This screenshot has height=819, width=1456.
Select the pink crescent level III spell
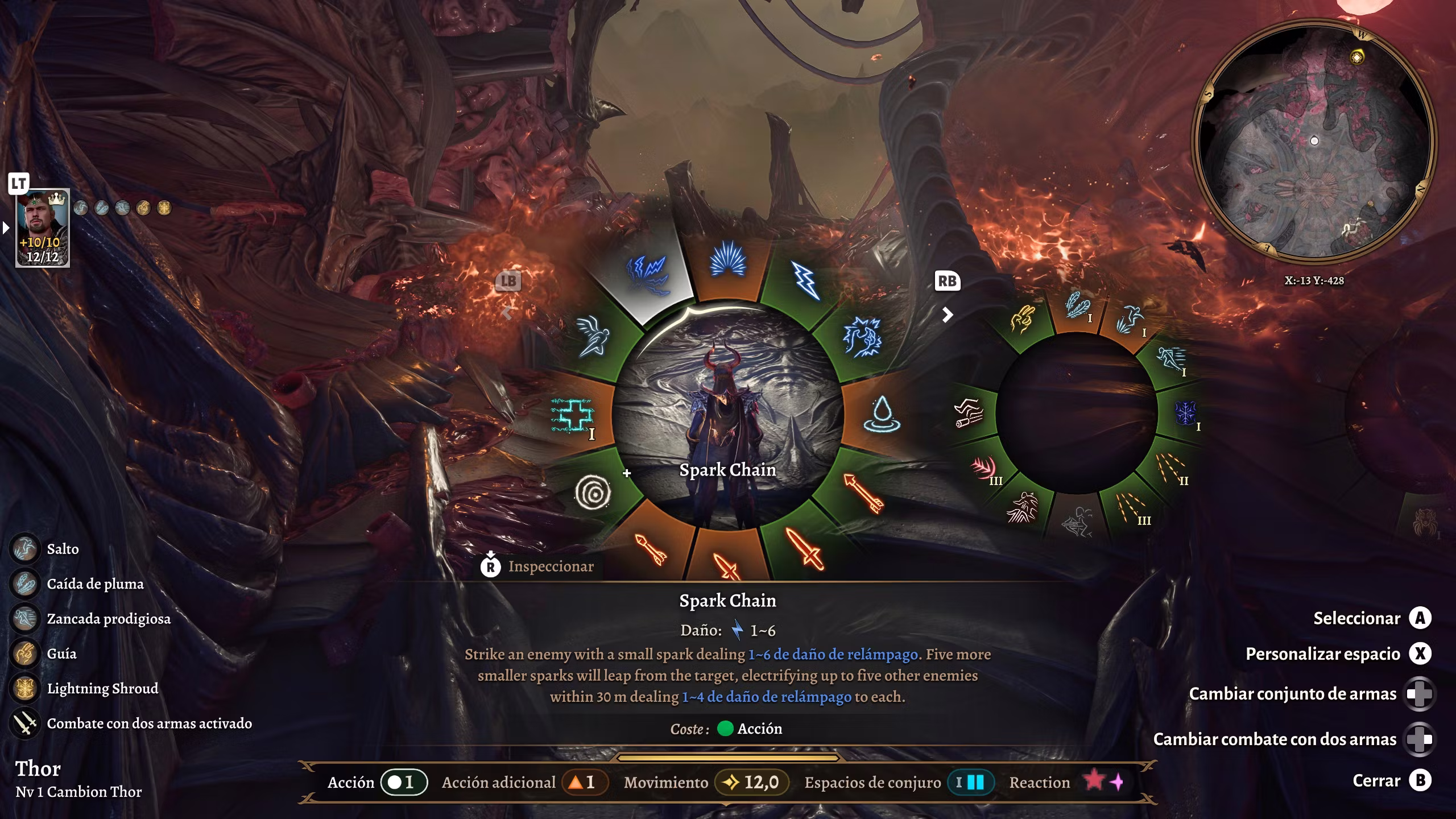point(984,469)
